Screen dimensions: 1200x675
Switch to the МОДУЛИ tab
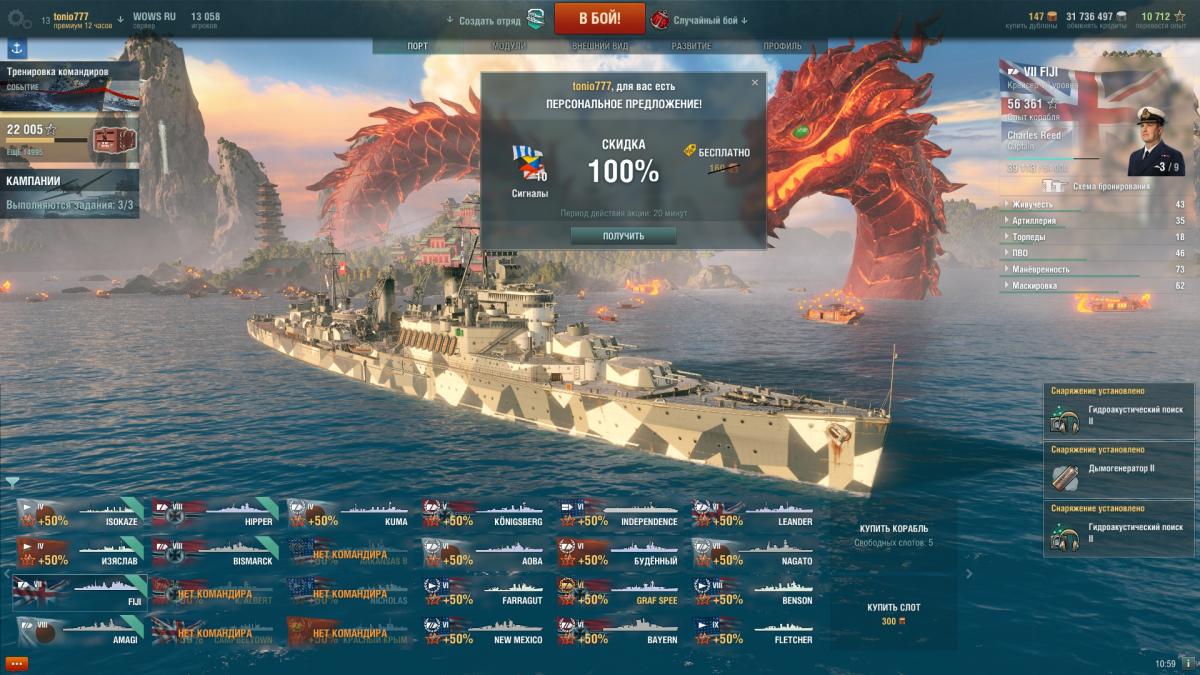coord(509,46)
